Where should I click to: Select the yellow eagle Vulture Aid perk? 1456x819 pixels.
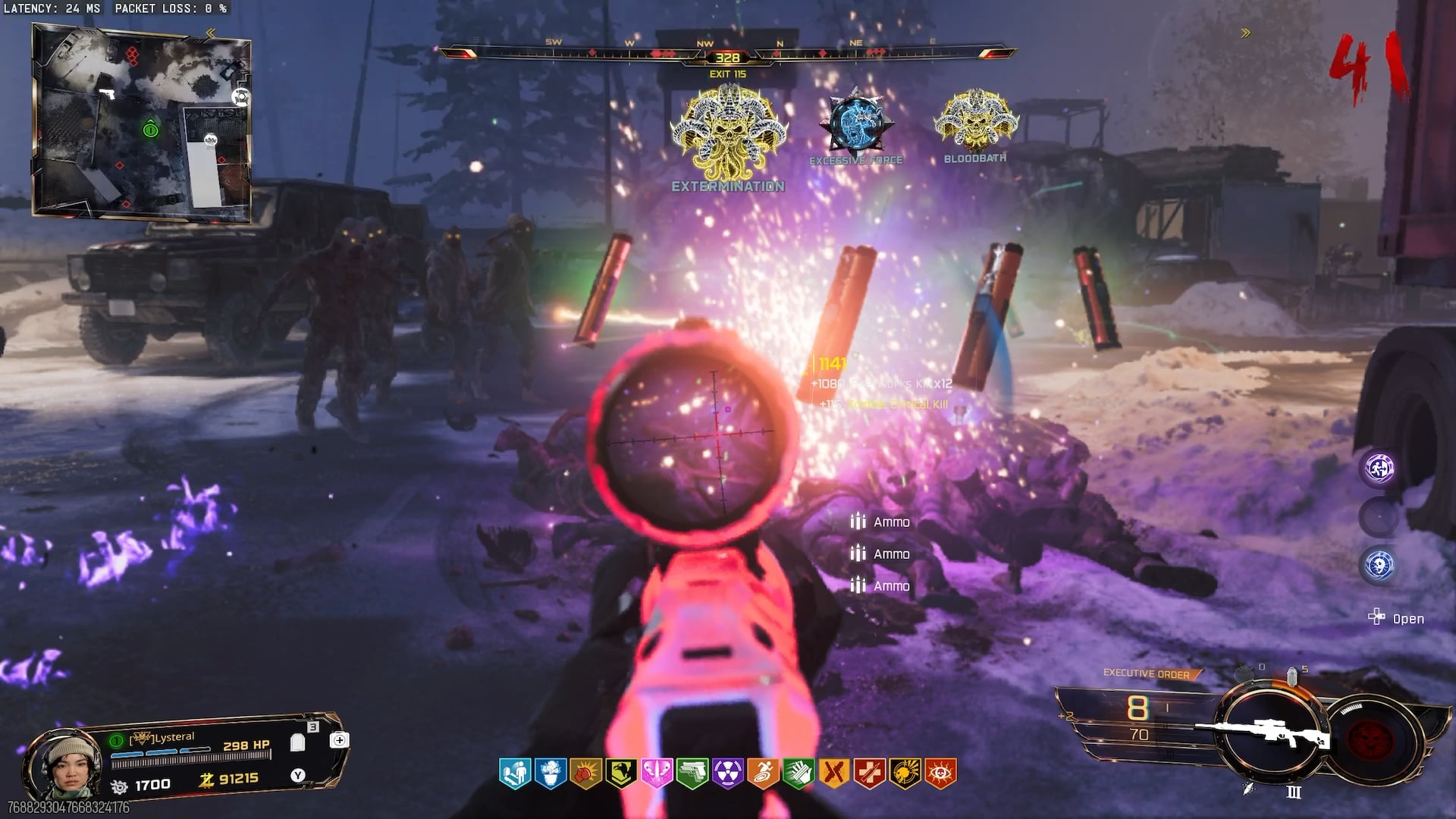[x=621, y=773]
